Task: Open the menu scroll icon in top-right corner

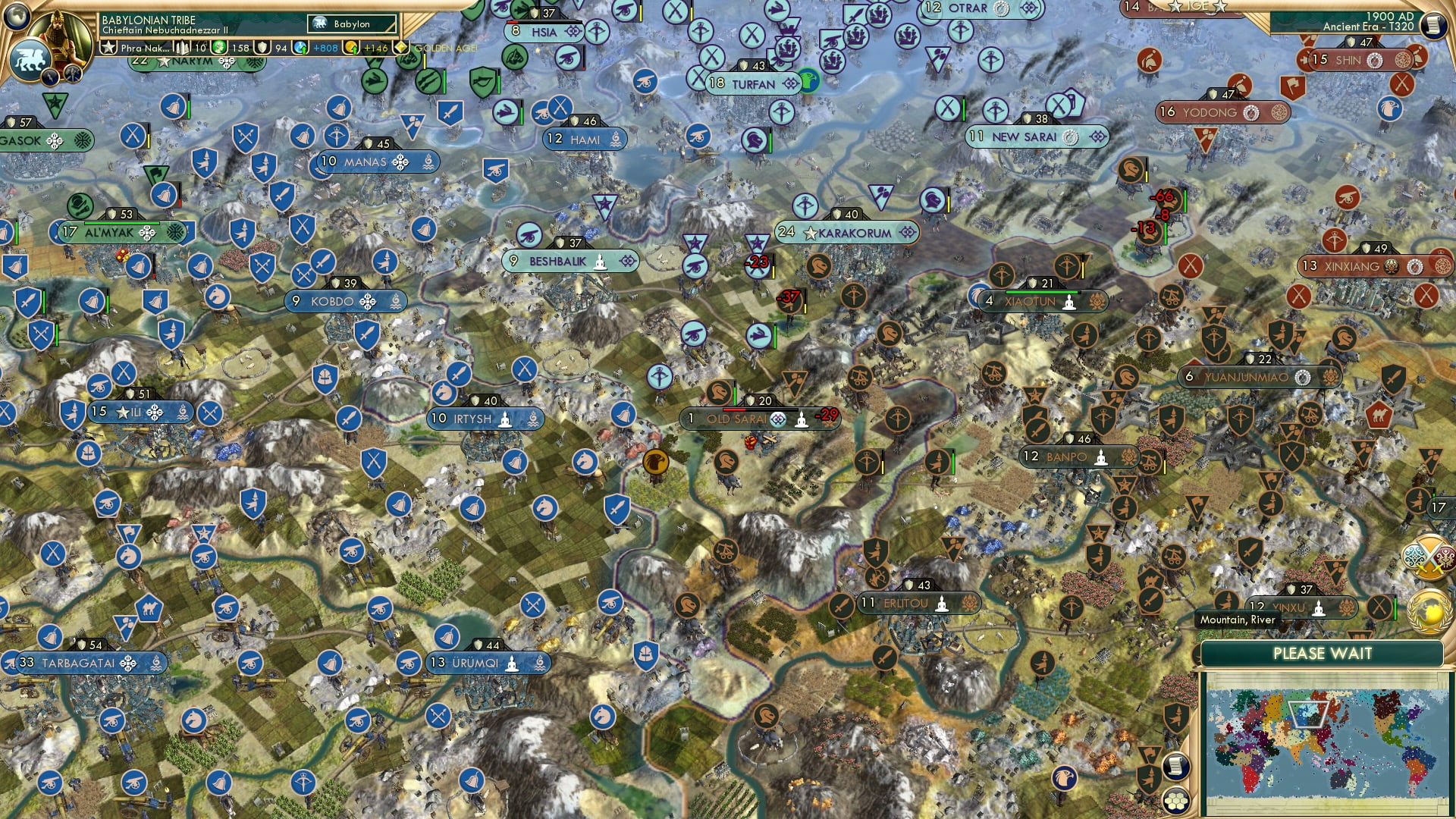Action: tap(1436, 27)
